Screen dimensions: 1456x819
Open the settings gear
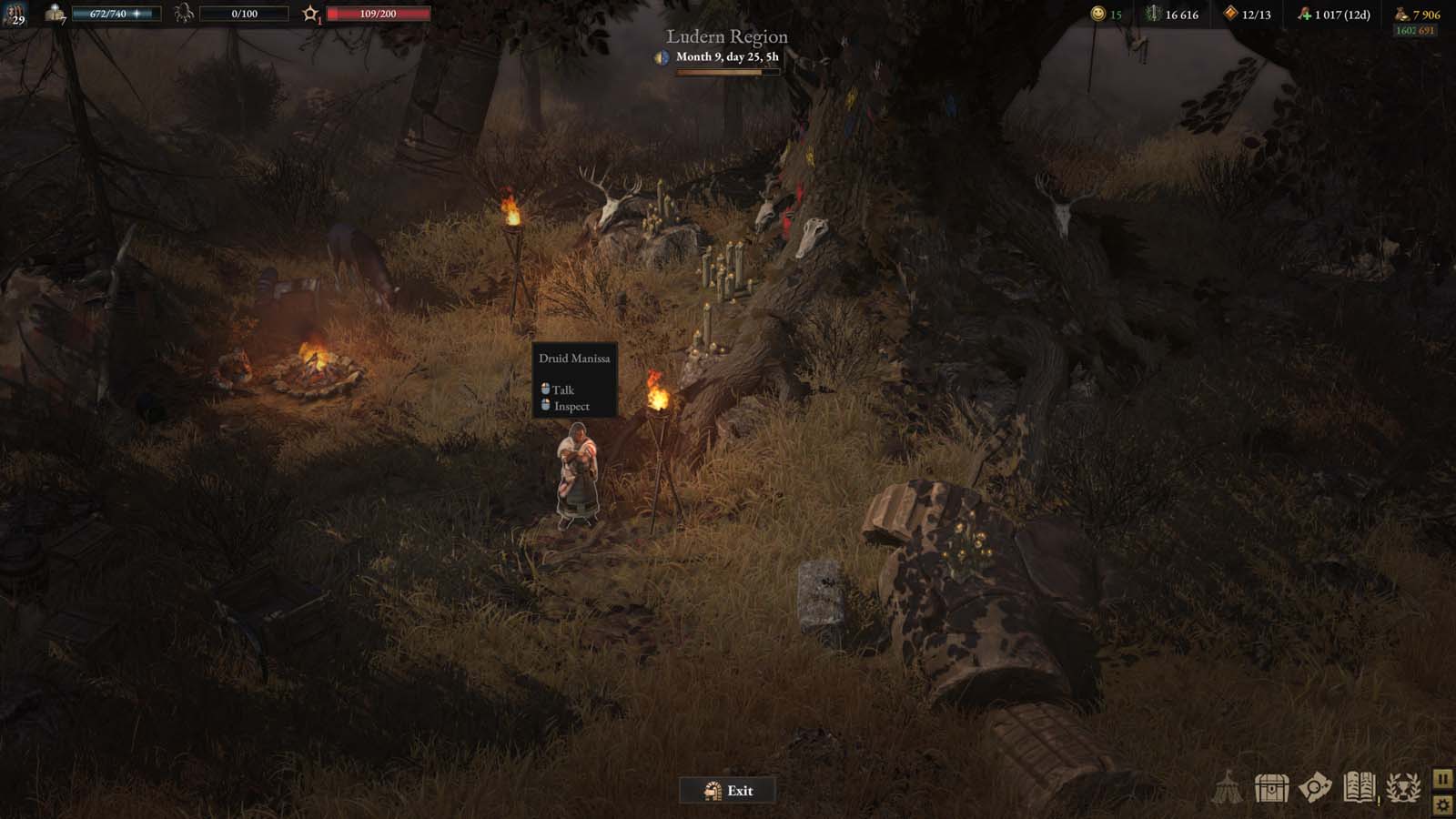coord(1442,805)
